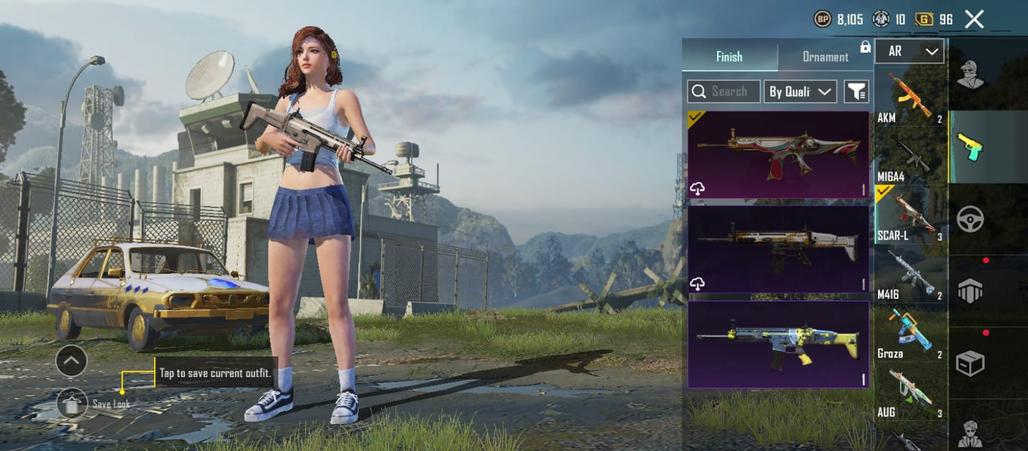Select the AUG weapon entry
This screenshot has width=1028, height=451.
(910, 393)
